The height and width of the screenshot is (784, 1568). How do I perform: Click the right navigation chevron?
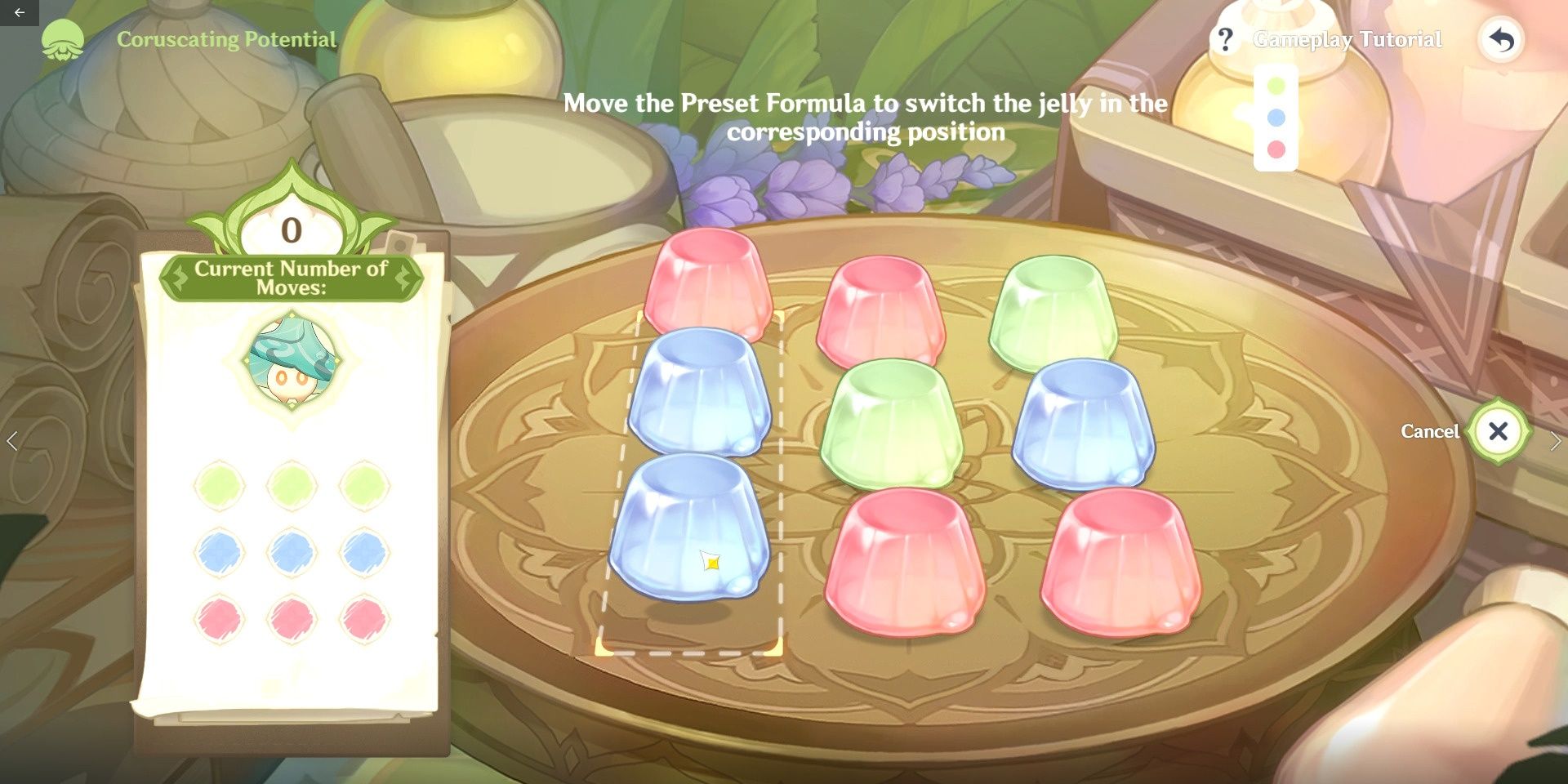pos(1555,439)
